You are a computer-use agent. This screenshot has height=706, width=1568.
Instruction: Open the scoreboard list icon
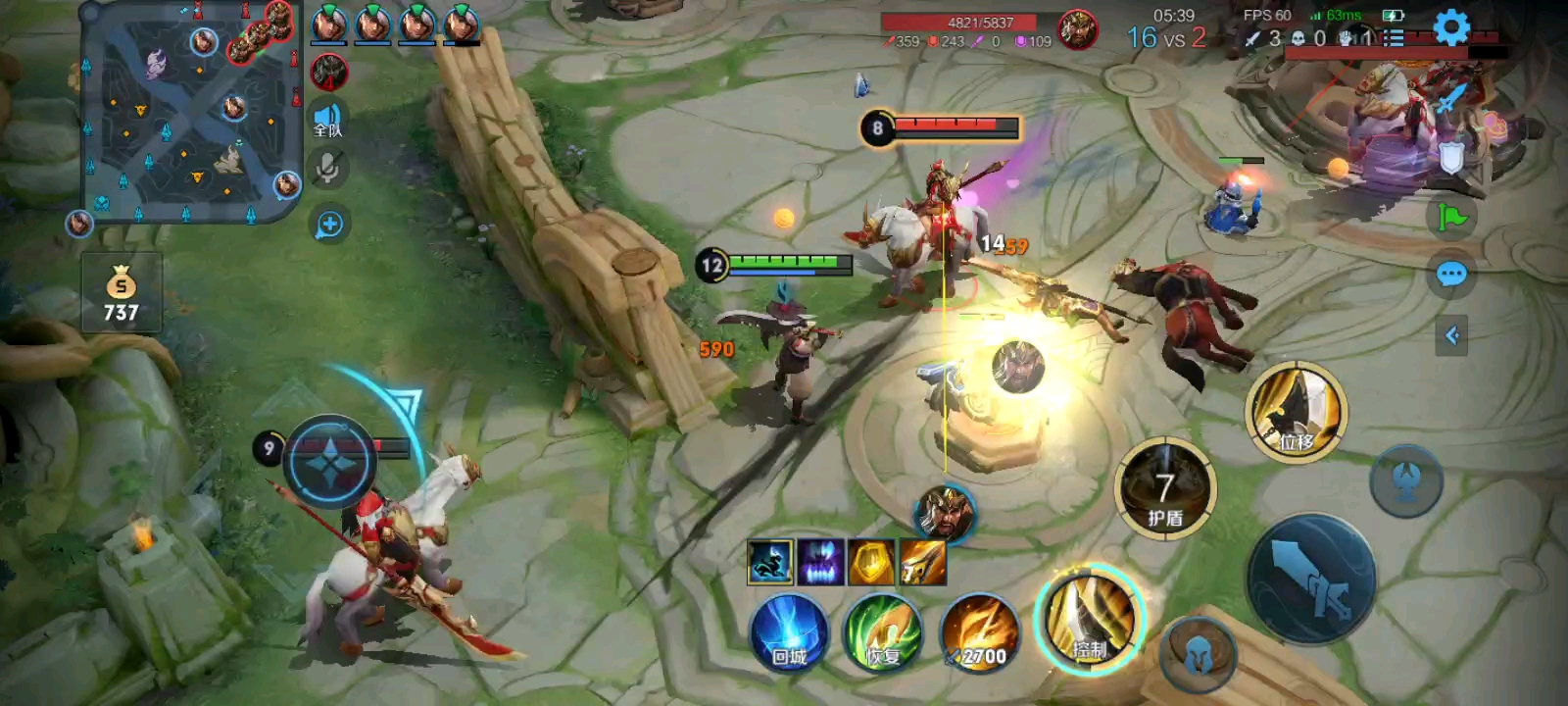click(x=1393, y=38)
